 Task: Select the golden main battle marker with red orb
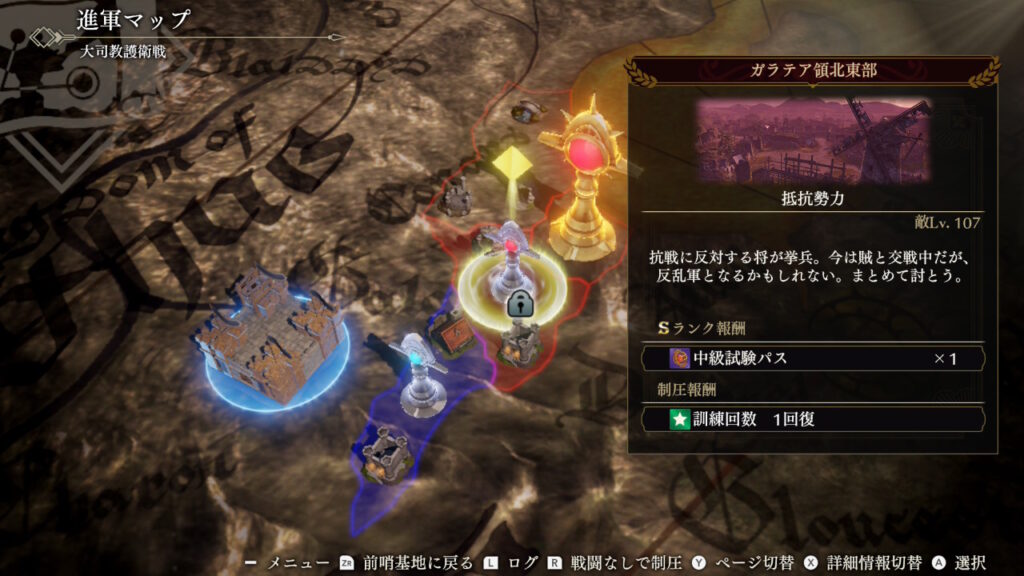click(583, 185)
